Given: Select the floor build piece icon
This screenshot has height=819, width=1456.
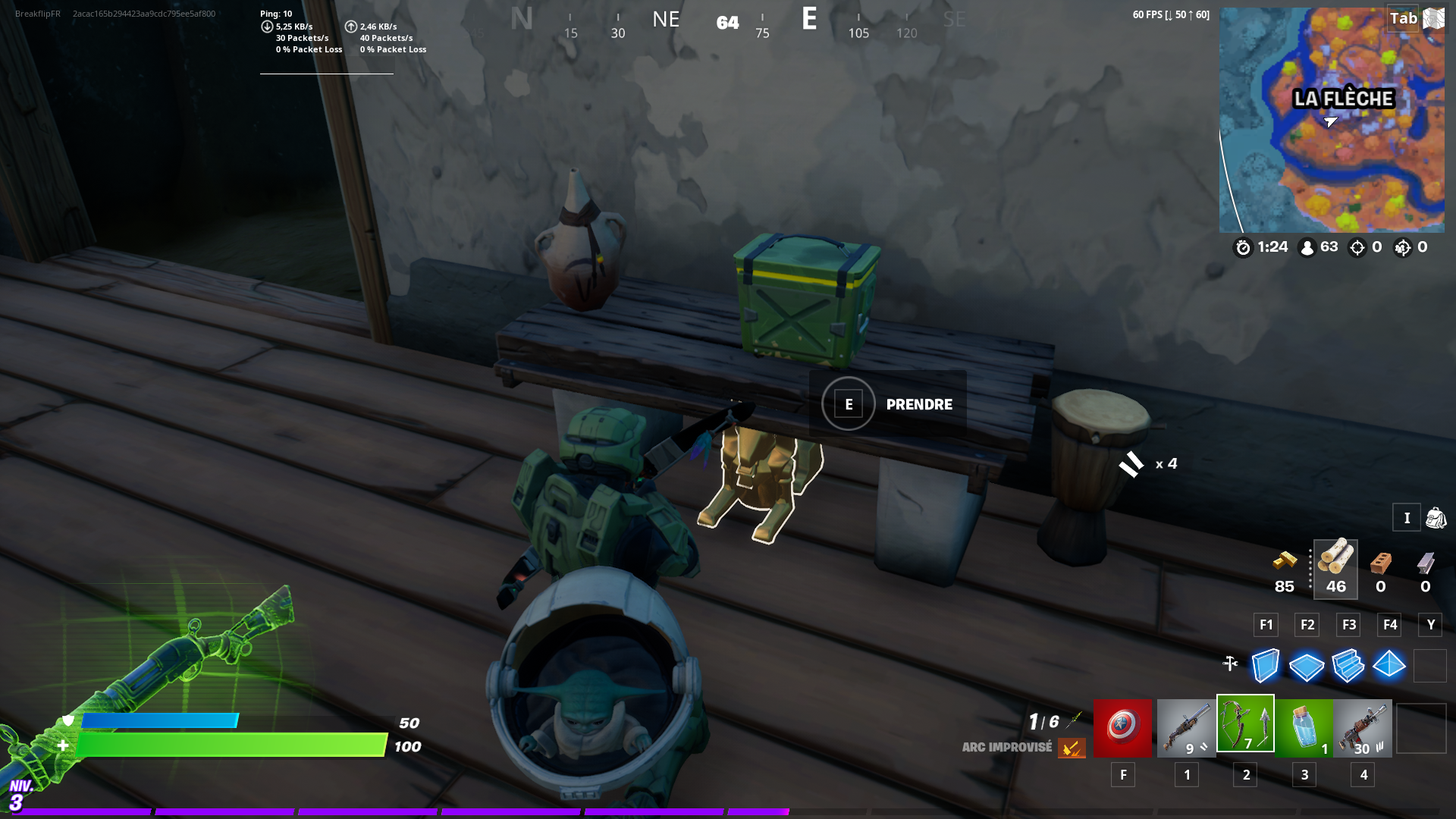Looking at the screenshot, I should (1307, 666).
